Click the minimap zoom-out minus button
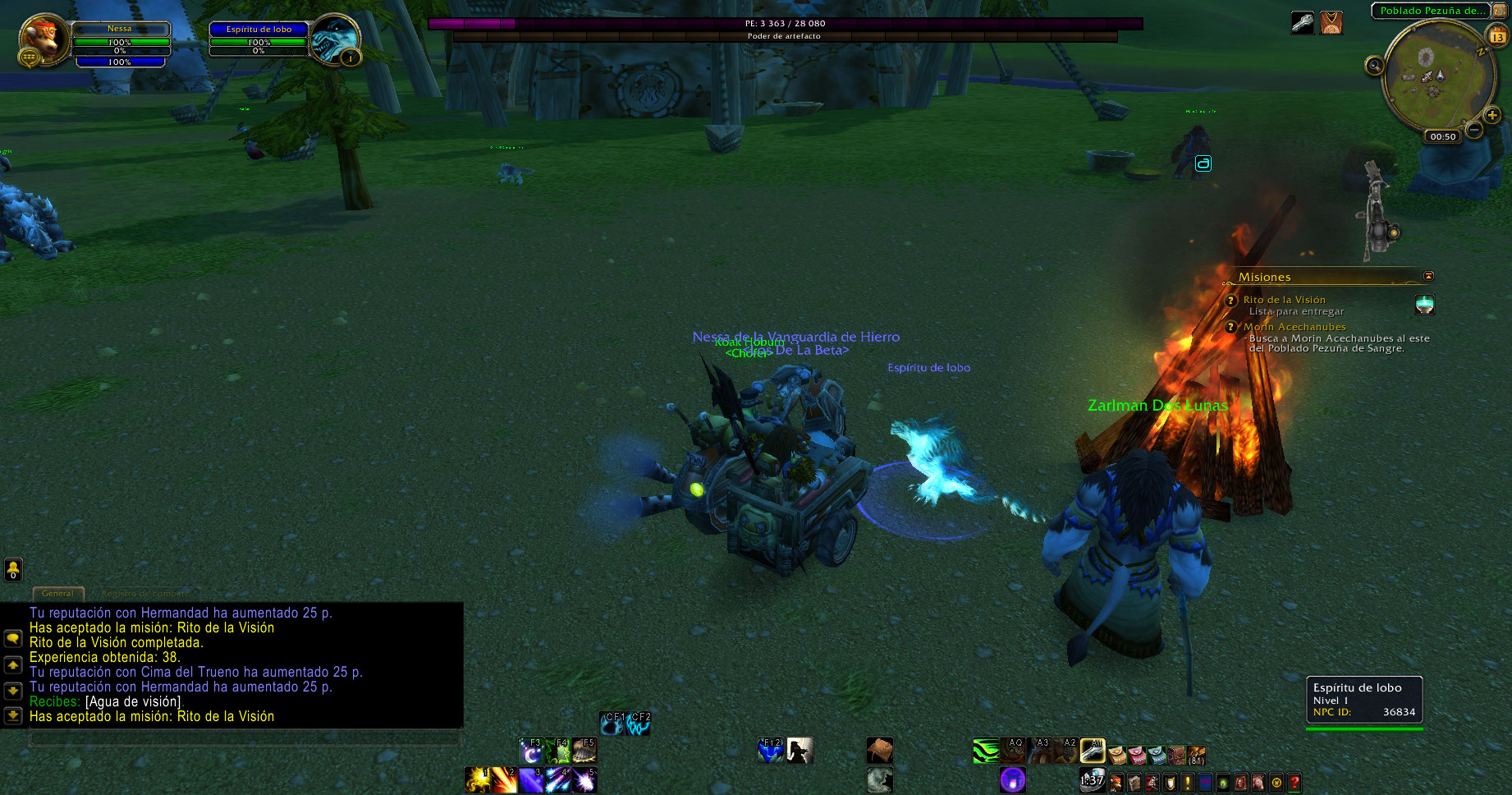The image size is (1512, 795). pyautogui.click(x=1474, y=130)
